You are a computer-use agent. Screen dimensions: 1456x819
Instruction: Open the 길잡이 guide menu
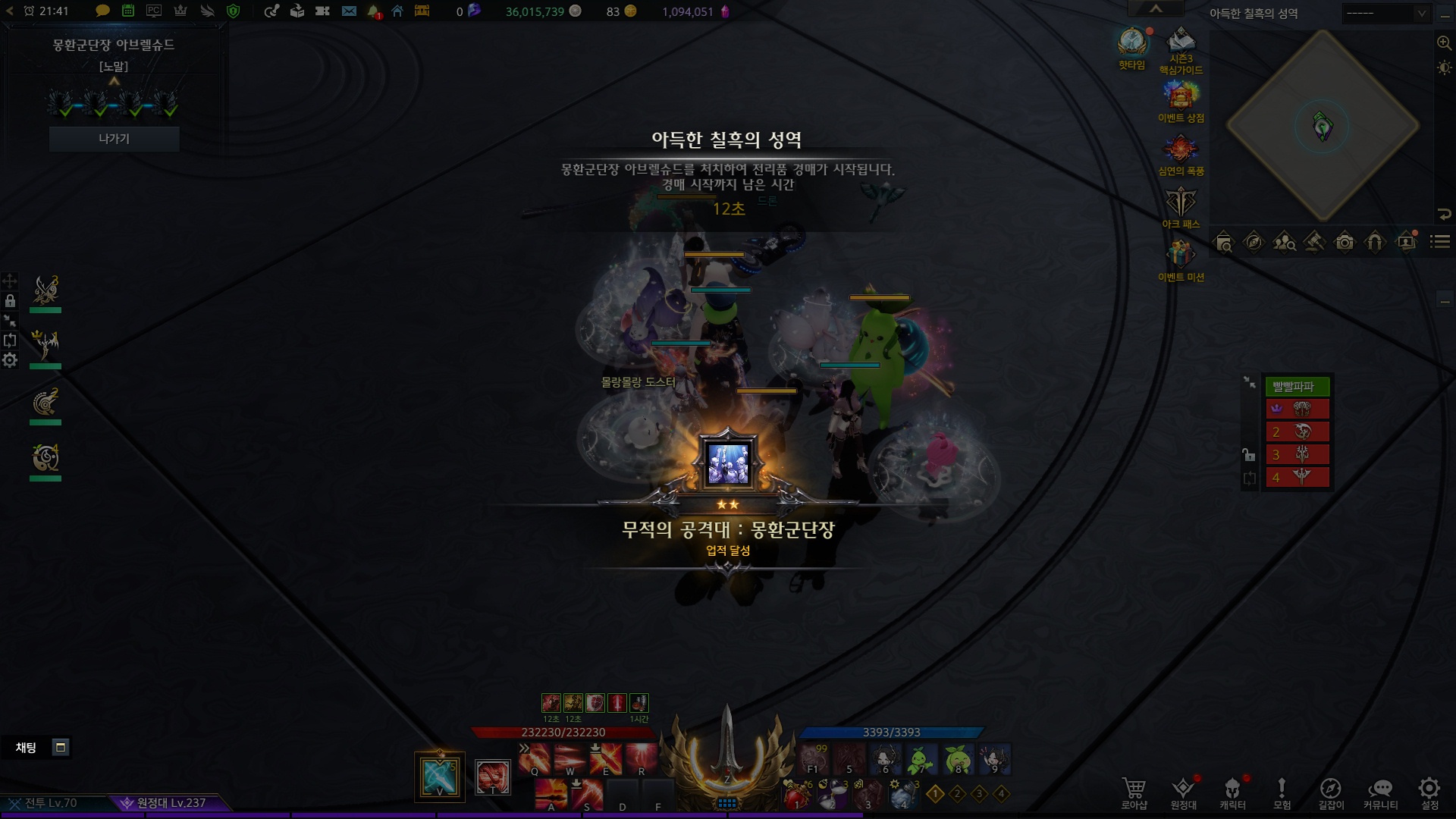(x=1331, y=792)
